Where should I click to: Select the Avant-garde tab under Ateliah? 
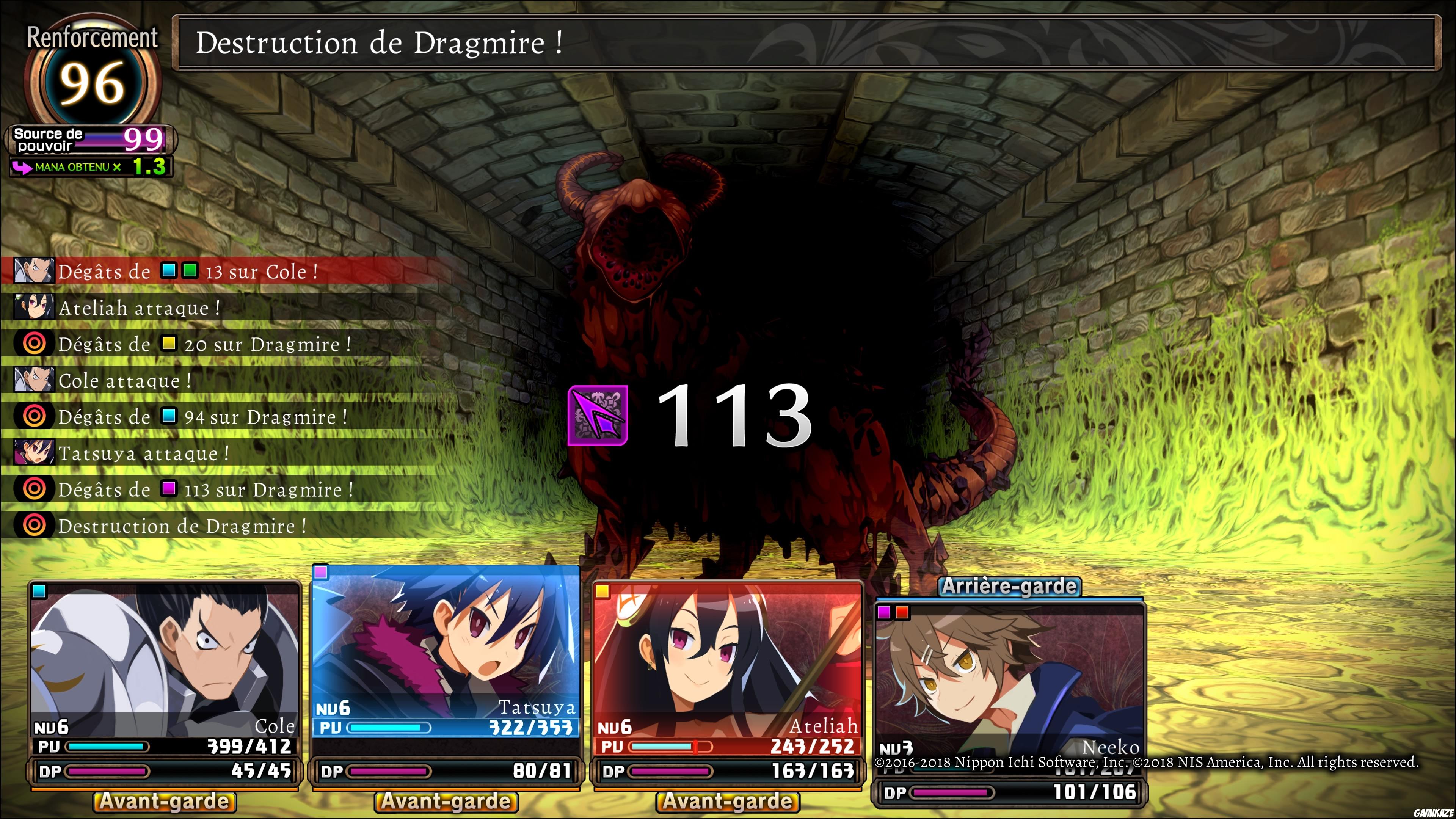pyautogui.click(x=729, y=801)
